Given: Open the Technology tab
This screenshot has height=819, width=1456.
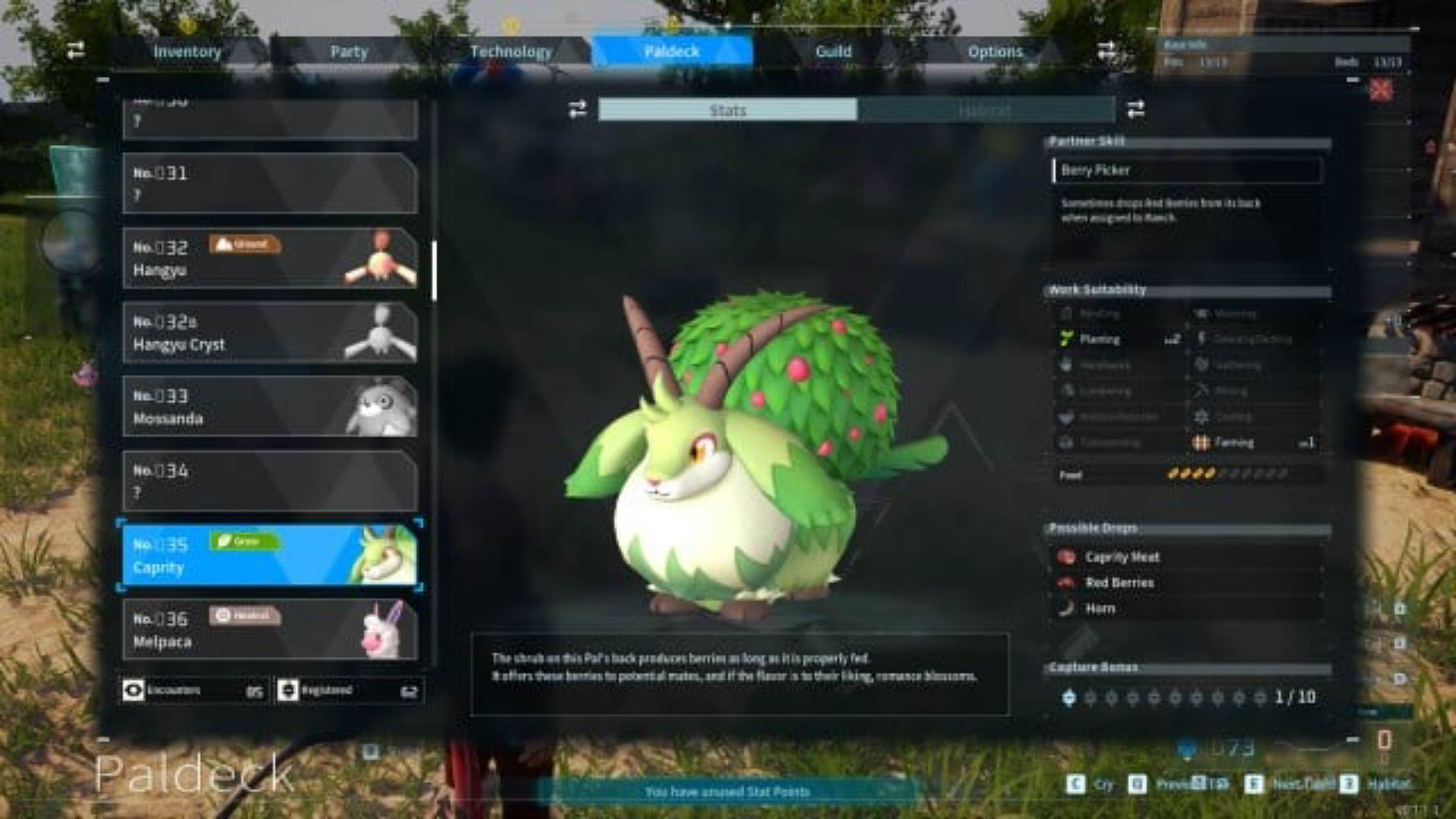Looking at the screenshot, I should click(x=510, y=52).
